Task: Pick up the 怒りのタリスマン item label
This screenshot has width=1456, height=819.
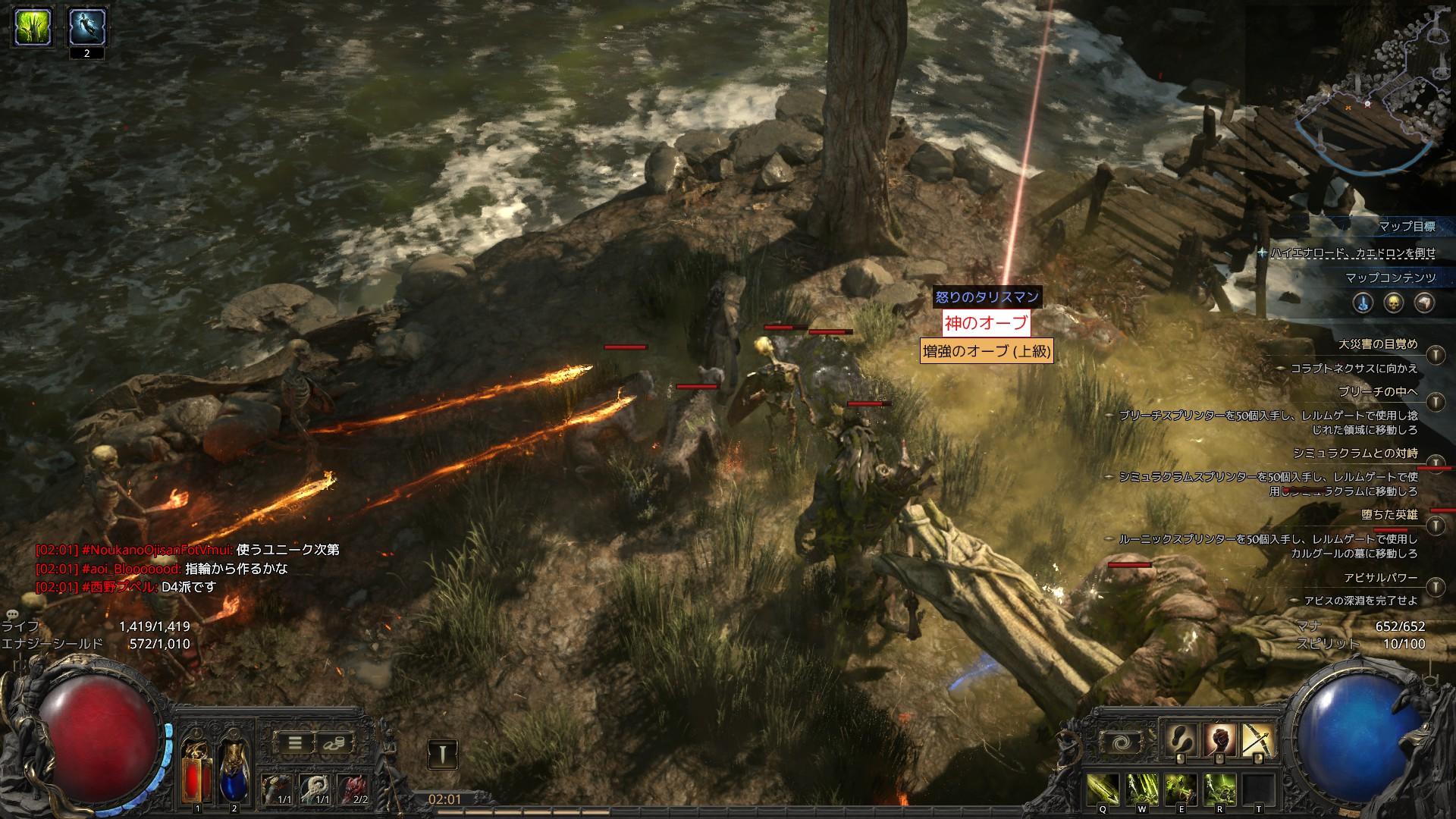Action: (987, 297)
